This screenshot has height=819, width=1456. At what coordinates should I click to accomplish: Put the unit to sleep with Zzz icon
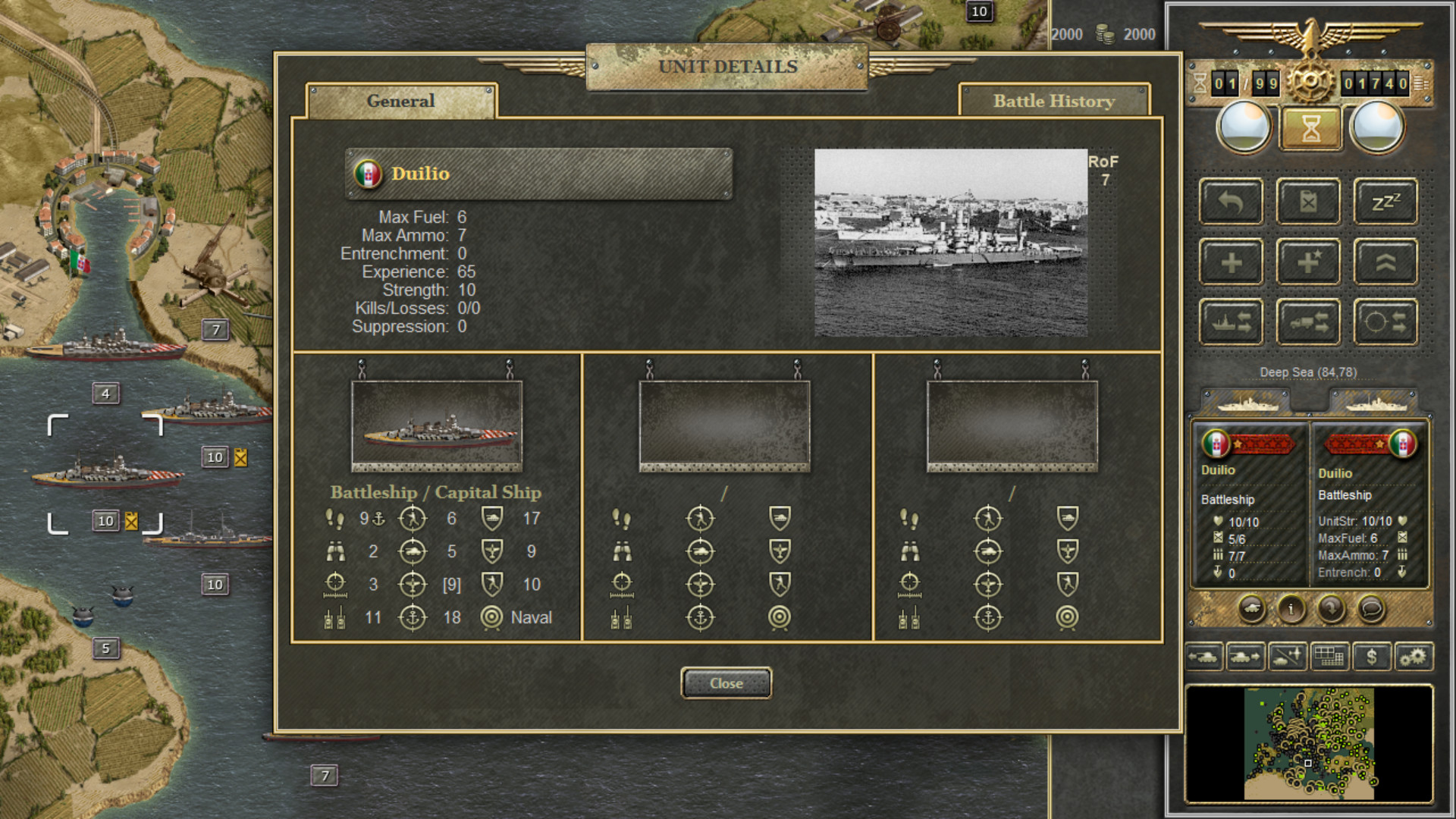pos(1385,201)
